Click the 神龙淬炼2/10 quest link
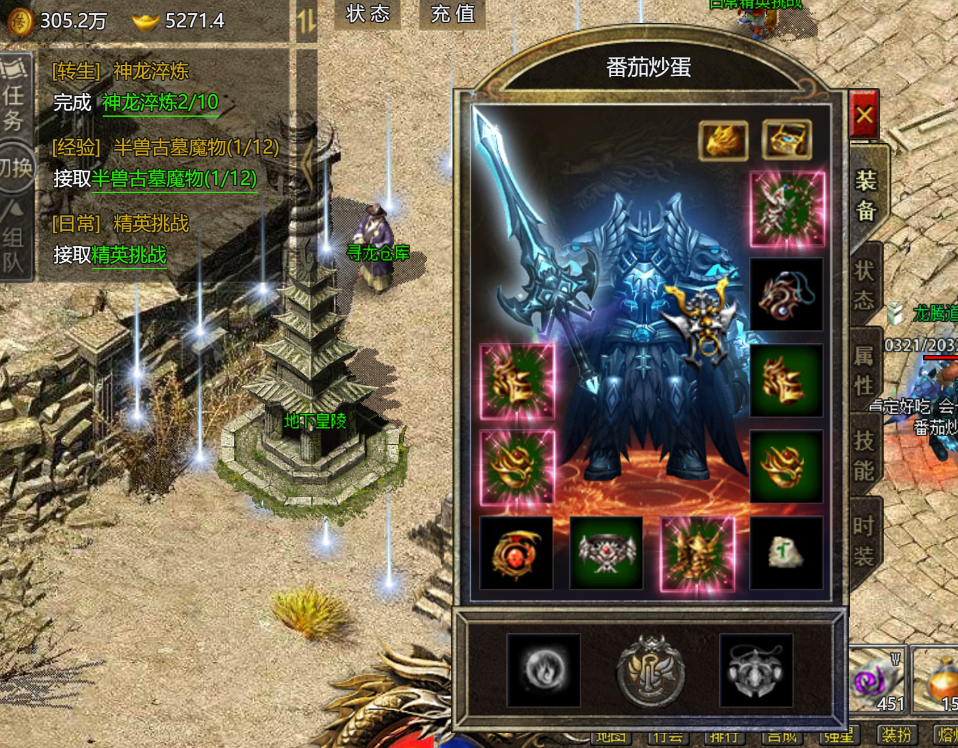The image size is (958, 748). point(160,102)
